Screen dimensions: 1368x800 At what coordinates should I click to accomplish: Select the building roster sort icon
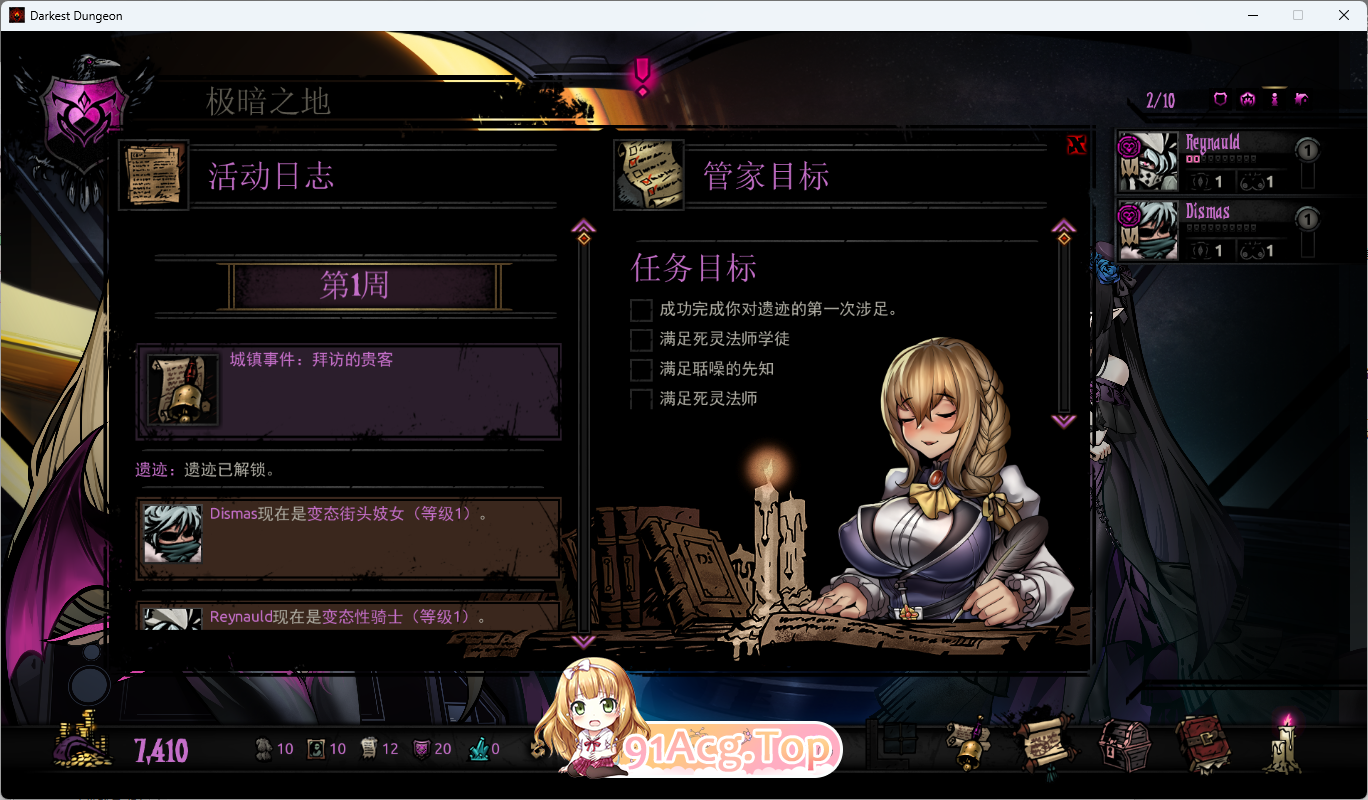1300,98
